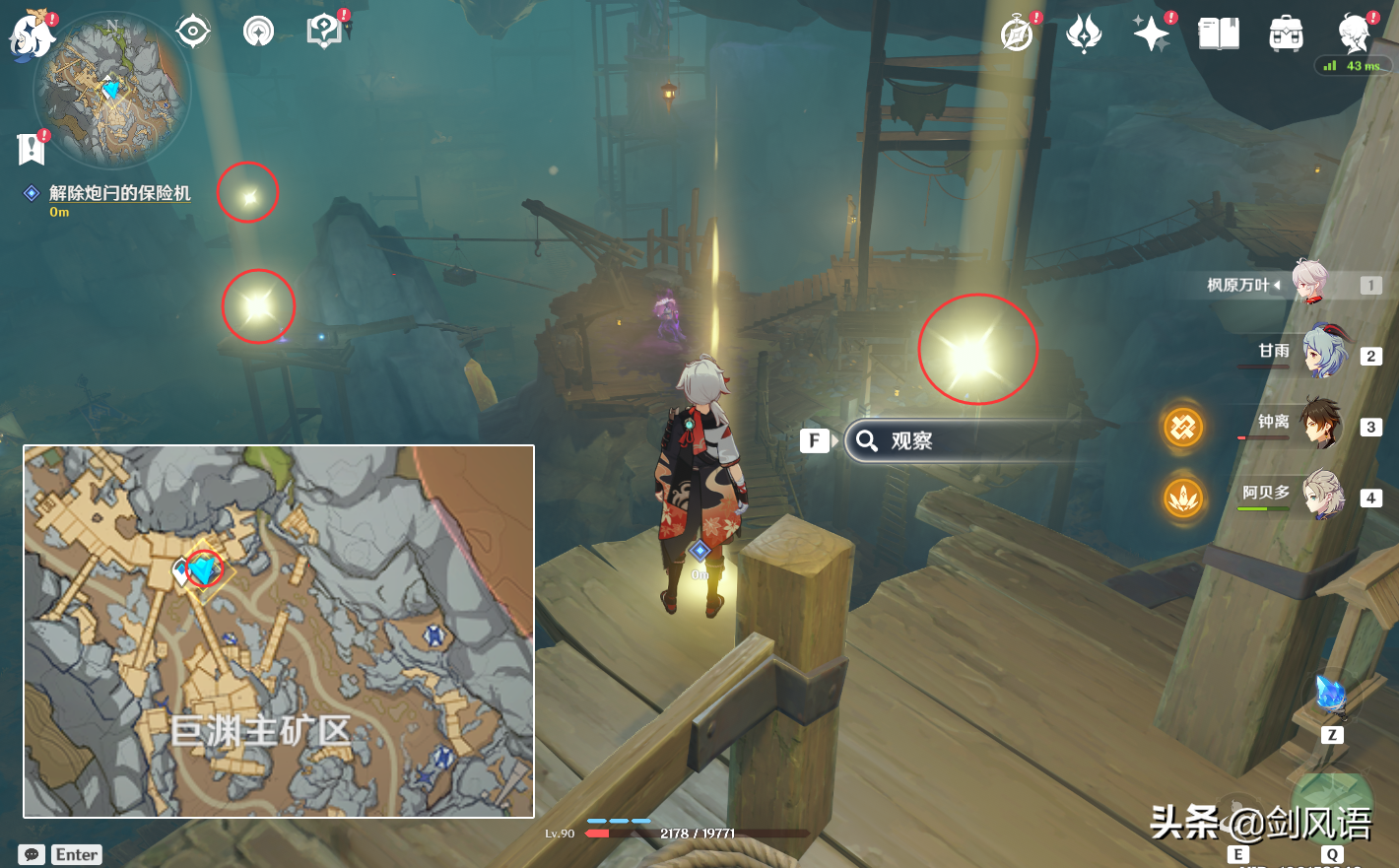The image size is (1399, 868).
Task: Click the map-pin question mark icon
Action: 324,32
